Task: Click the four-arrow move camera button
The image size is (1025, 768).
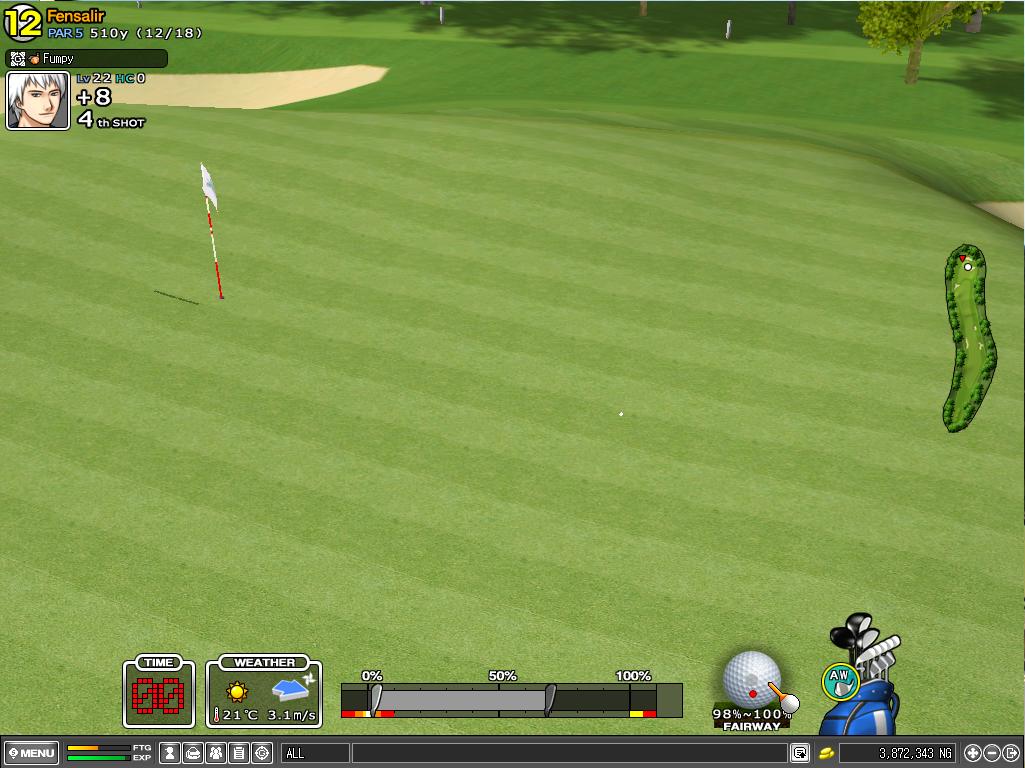Action: pos(972,753)
